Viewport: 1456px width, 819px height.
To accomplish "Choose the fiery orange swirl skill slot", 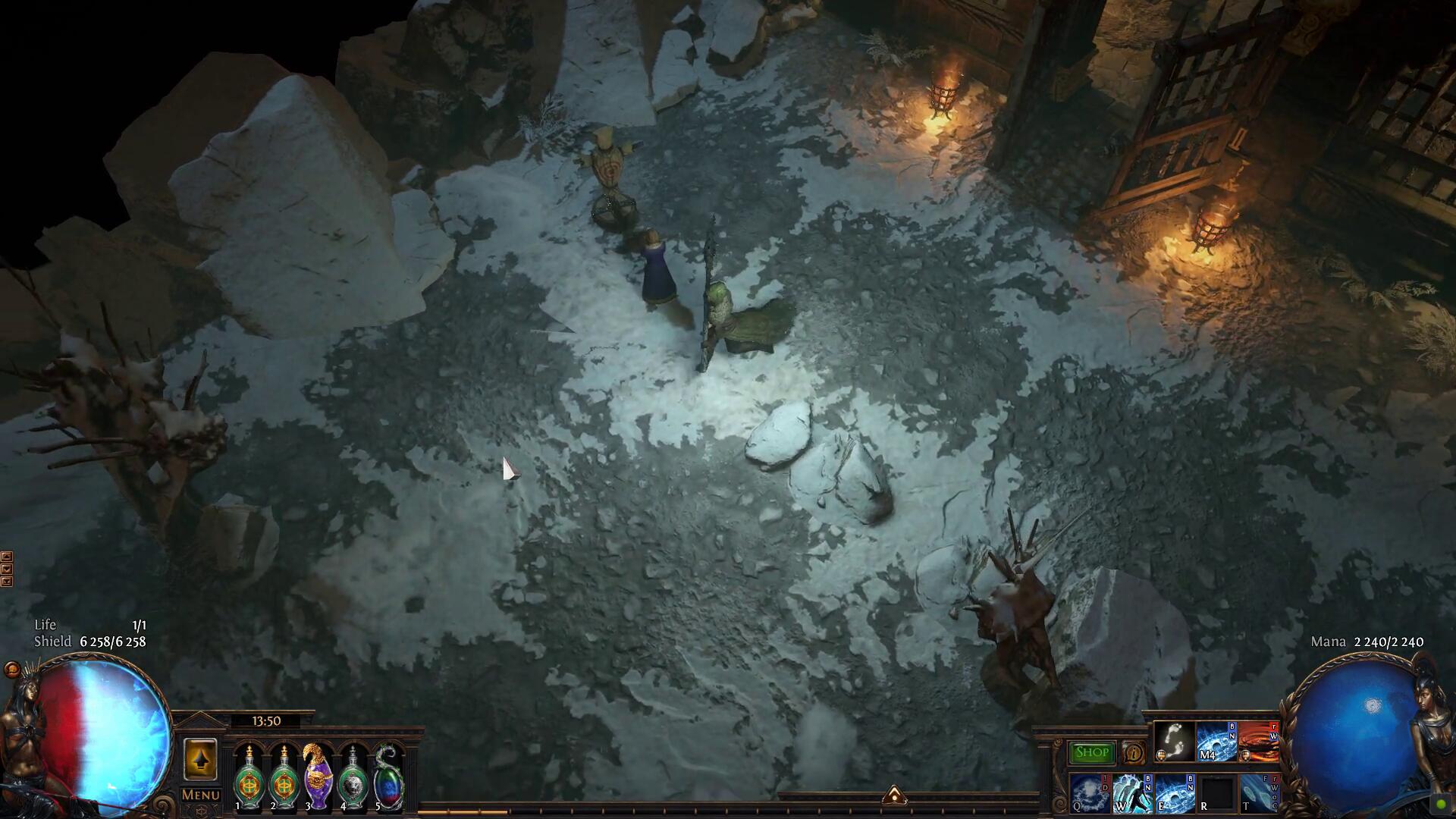I will pyautogui.click(x=1259, y=741).
